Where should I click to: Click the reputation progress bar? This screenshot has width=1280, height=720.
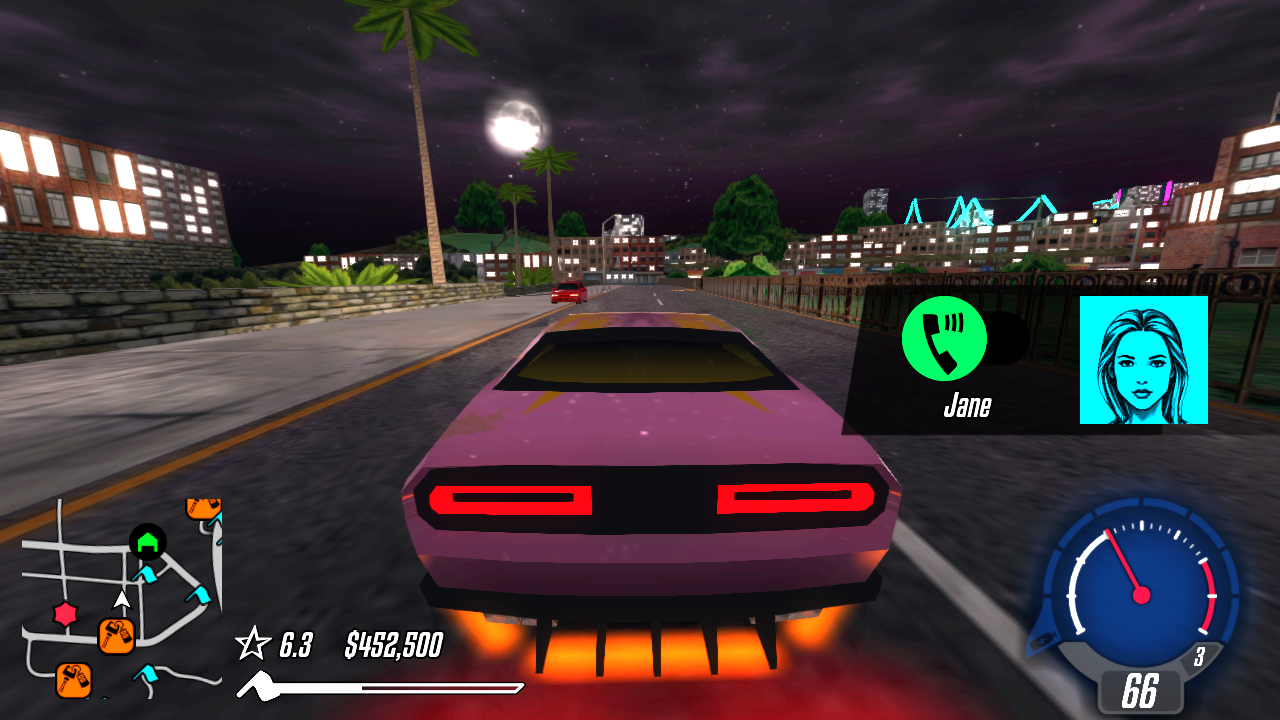[x=380, y=687]
